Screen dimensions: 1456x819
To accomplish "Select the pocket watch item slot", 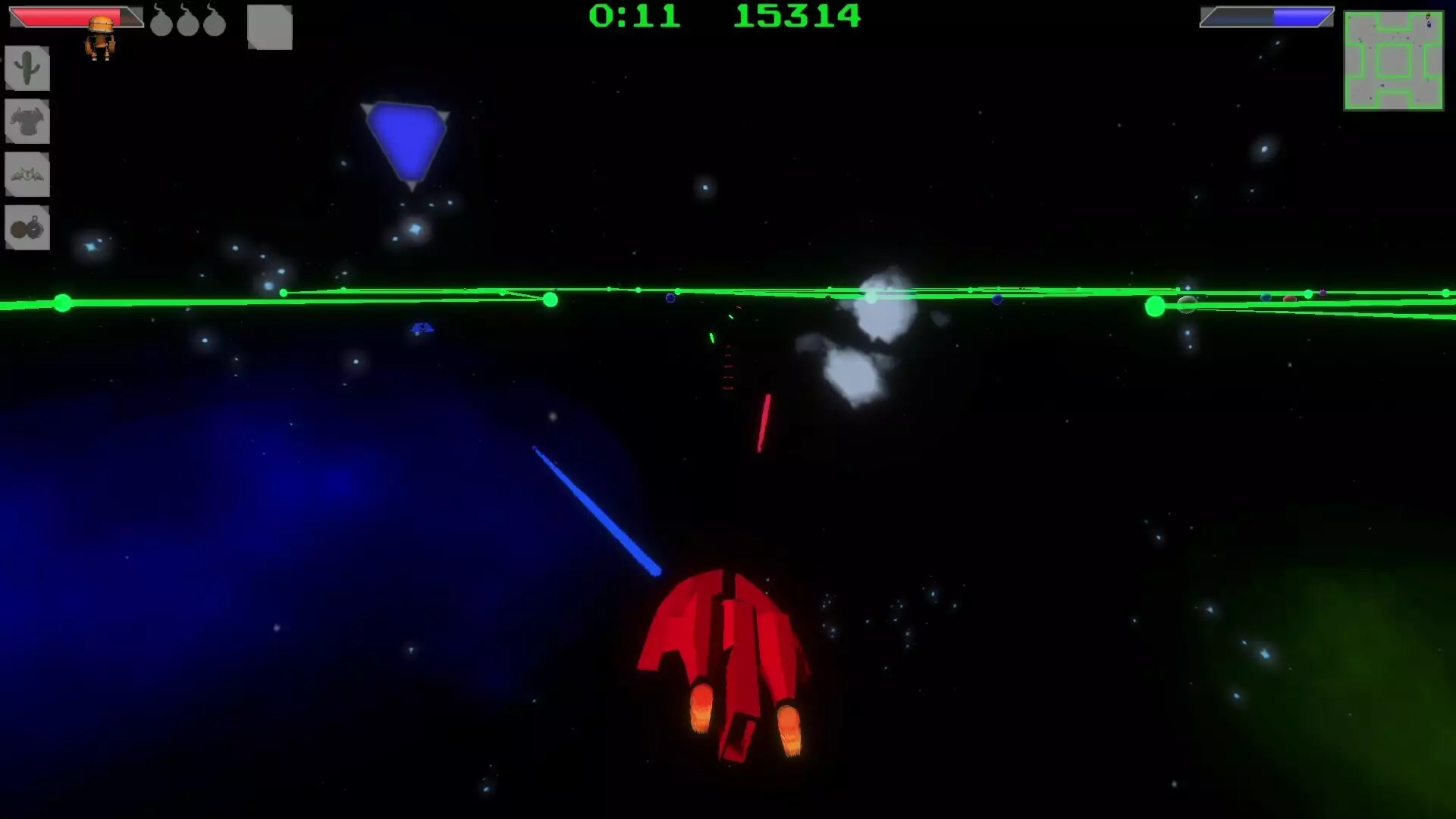I will (27, 227).
